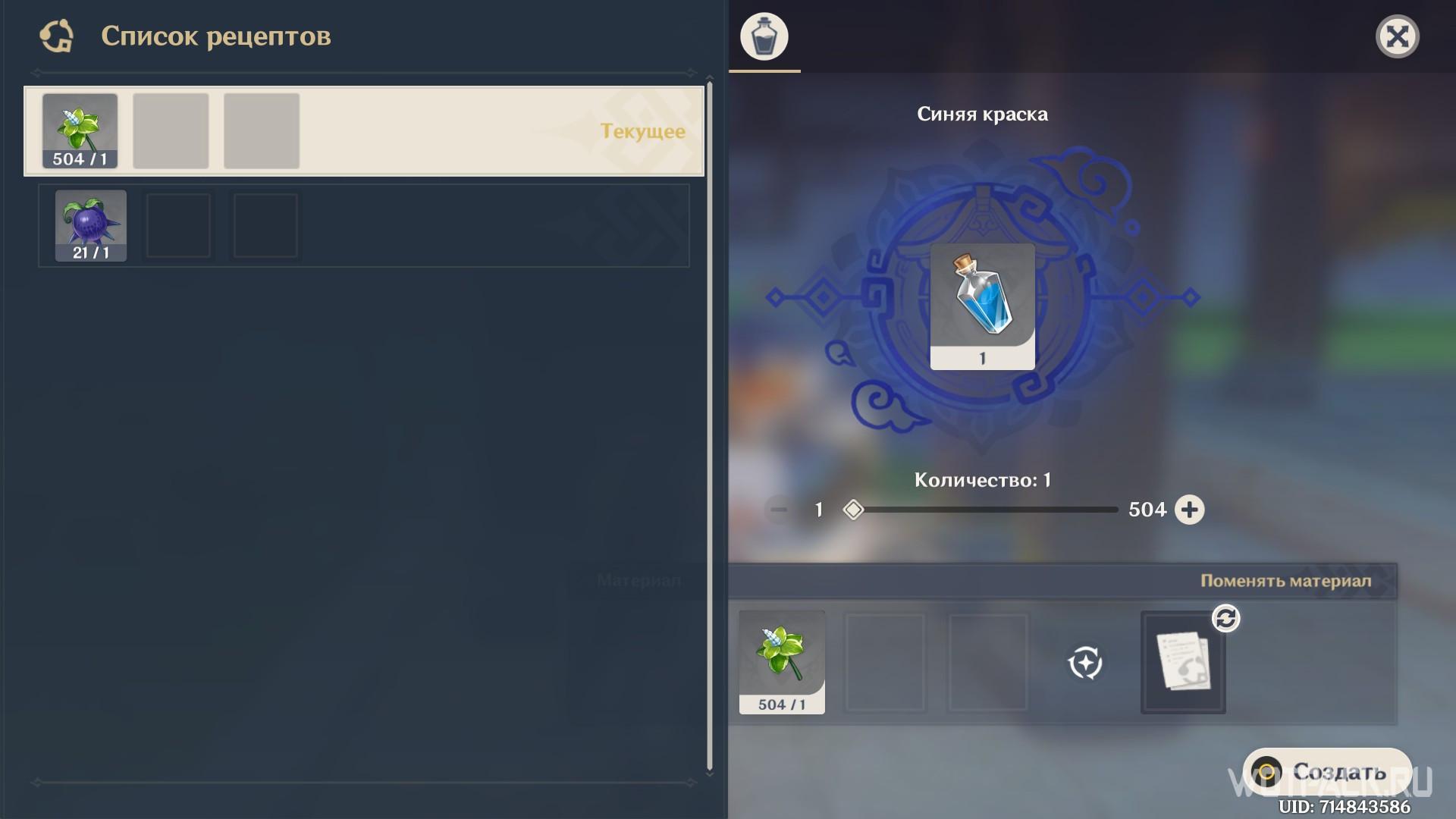Screen dimensions: 1456x819
Task: Select the current green flower recipe row
Action: click(364, 131)
